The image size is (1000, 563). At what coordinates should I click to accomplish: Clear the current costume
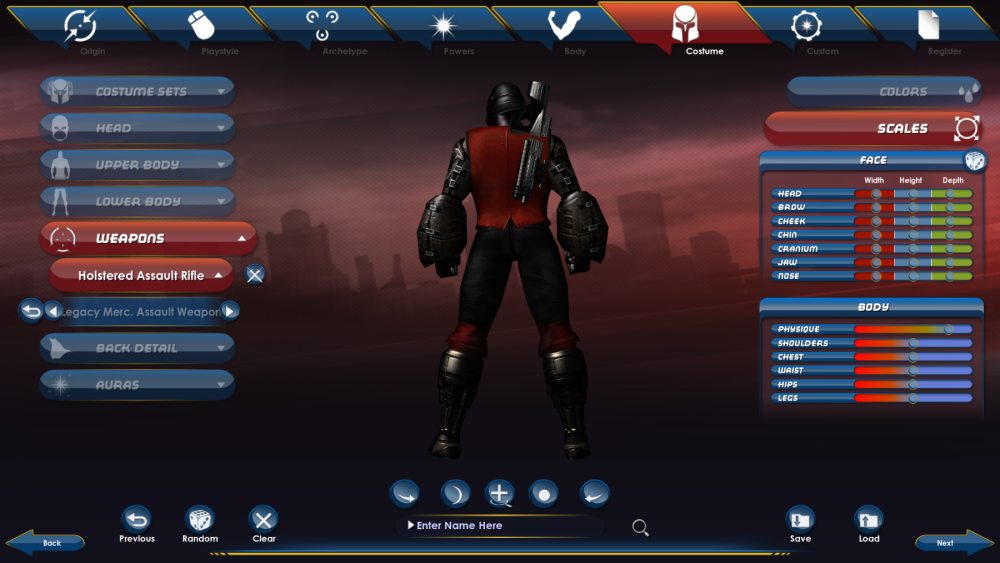tap(263, 524)
